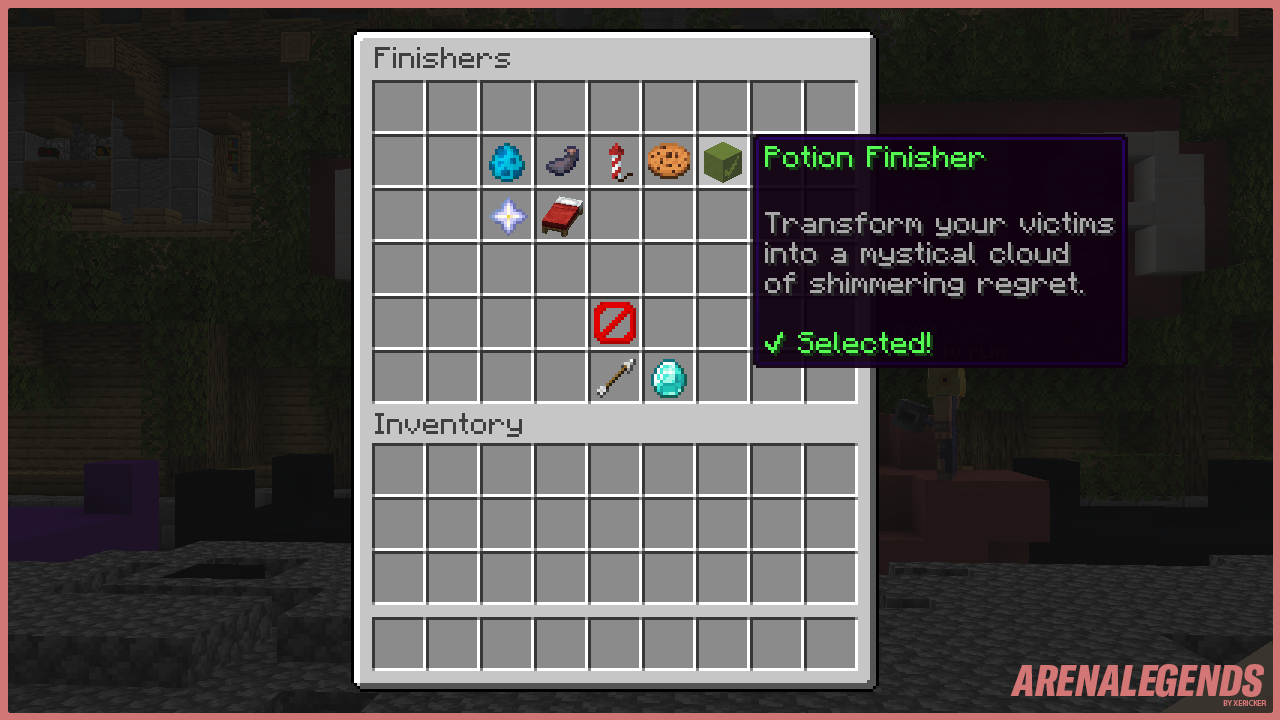This screenshot has width=1280, height=720.
Task: Select the firework rocket finisher
Action: pyautogui.click(x=614, y=160)
